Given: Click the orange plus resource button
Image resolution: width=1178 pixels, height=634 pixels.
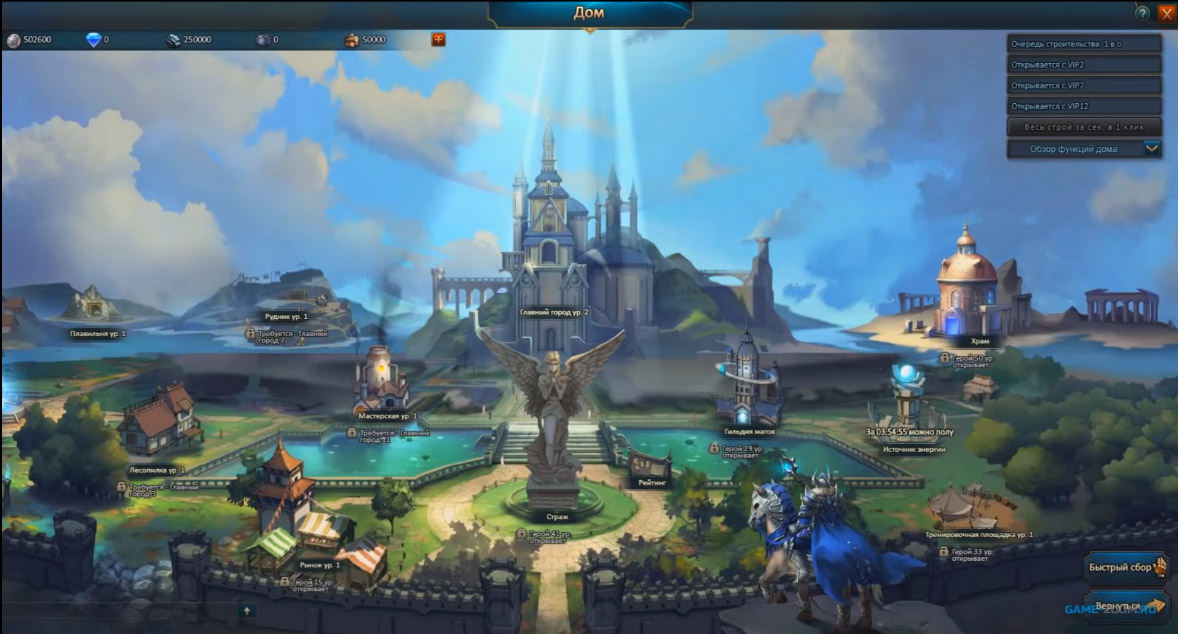Looking at the screenshot, I should click(438, 39).
